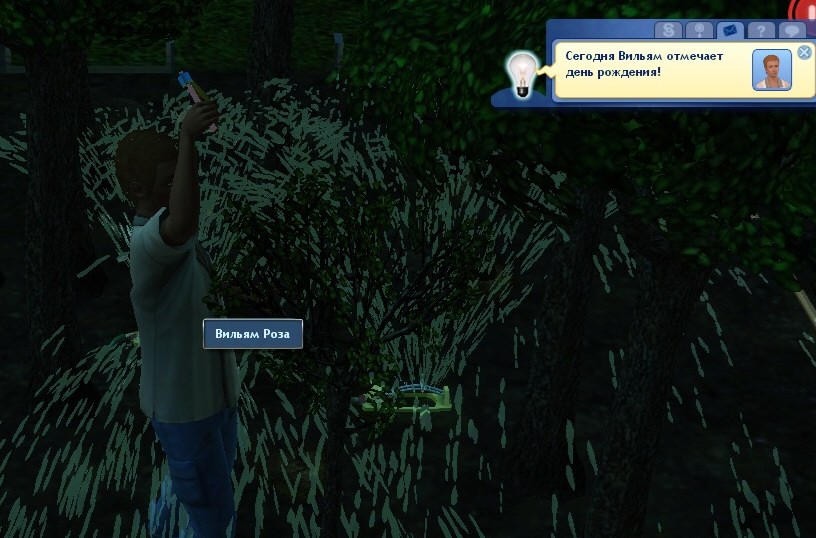Viewport: 816px width, 538px height.
Task: Close the birthday notification
Action: pos(804,52)
